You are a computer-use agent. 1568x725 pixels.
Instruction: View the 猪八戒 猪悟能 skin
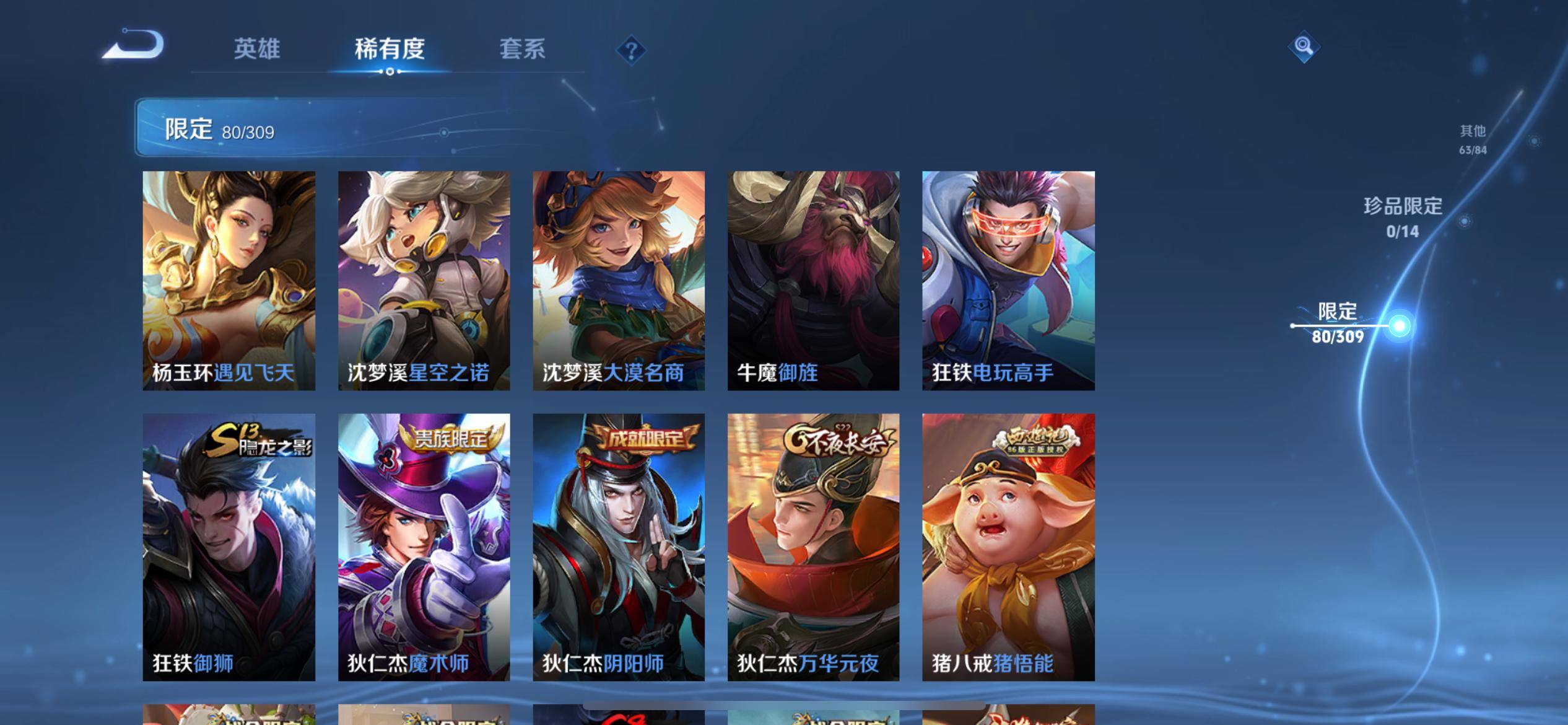(1008, 547)
